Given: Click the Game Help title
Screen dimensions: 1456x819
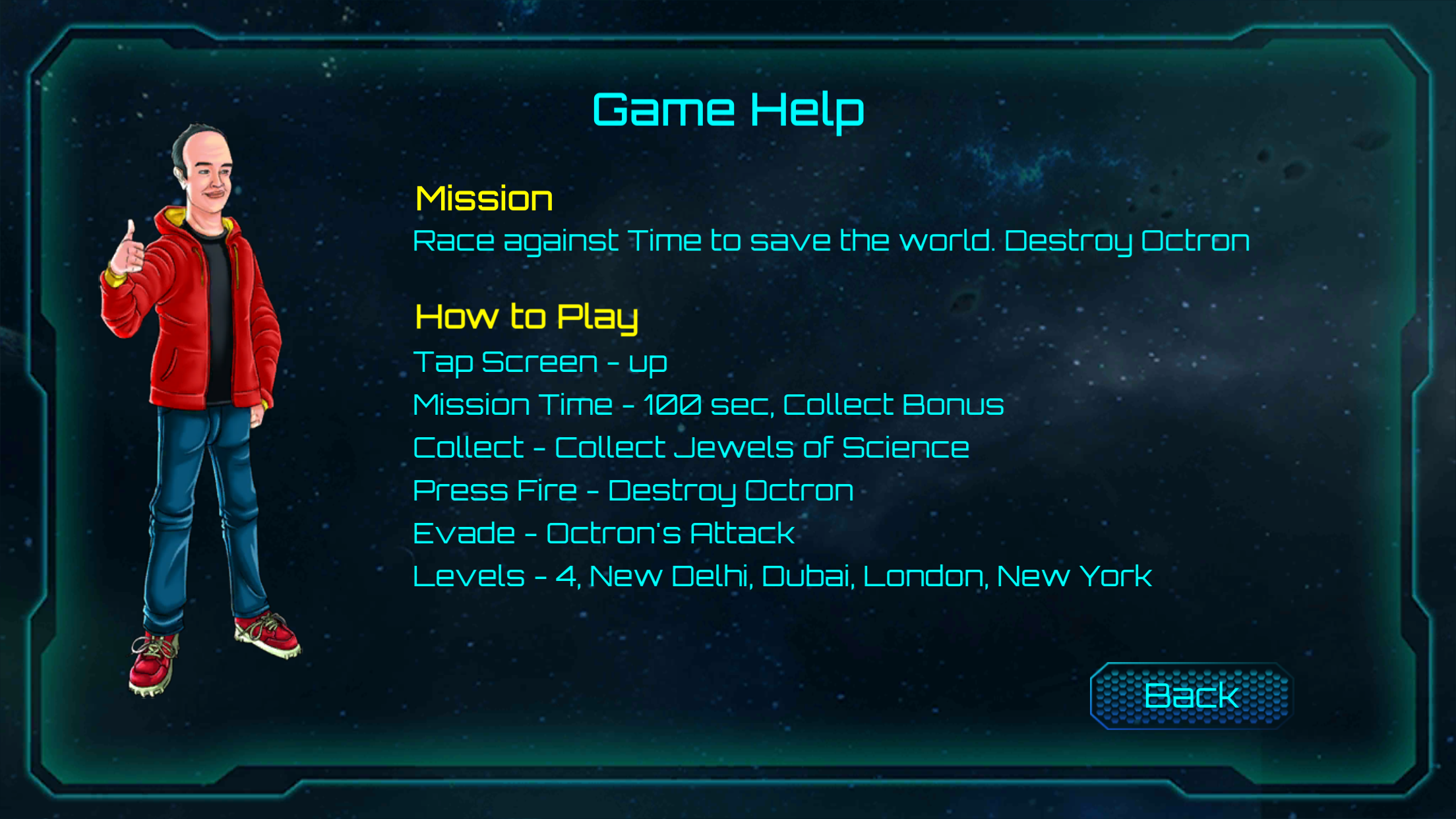Looking at the screenshot, I should click(726, 109).
